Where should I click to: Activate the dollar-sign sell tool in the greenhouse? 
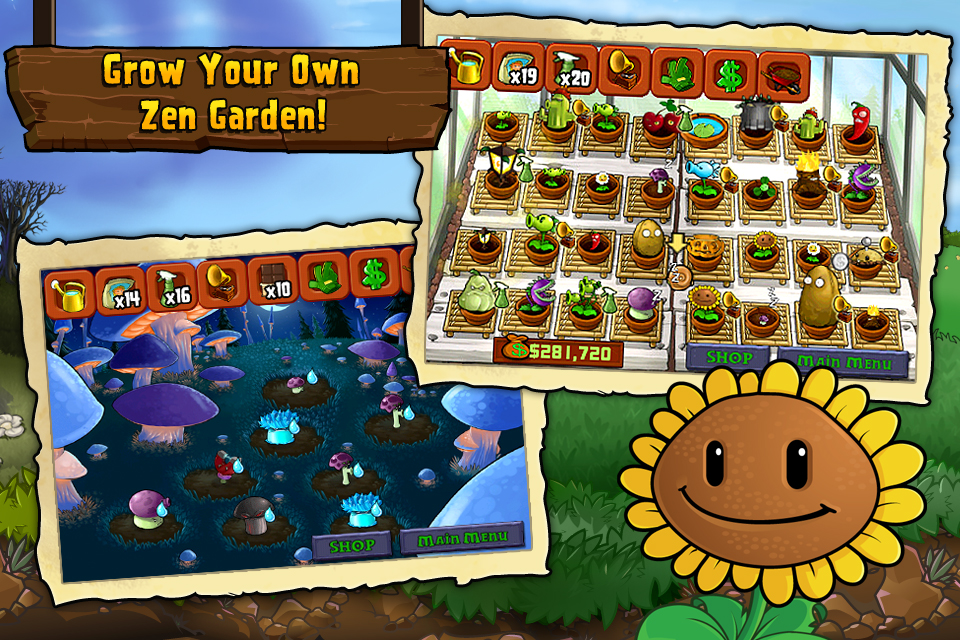(731, 74)
